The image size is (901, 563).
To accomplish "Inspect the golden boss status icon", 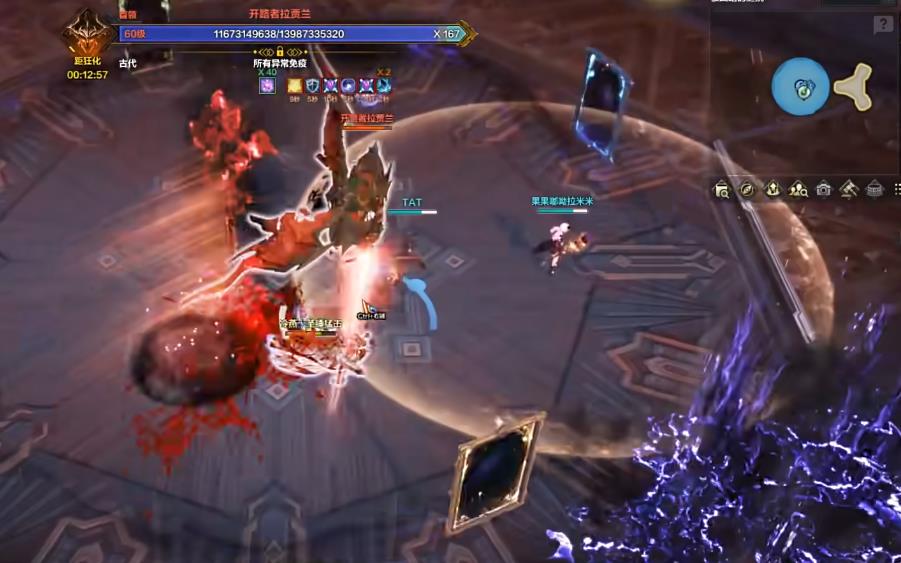I will tap(294, 86).
